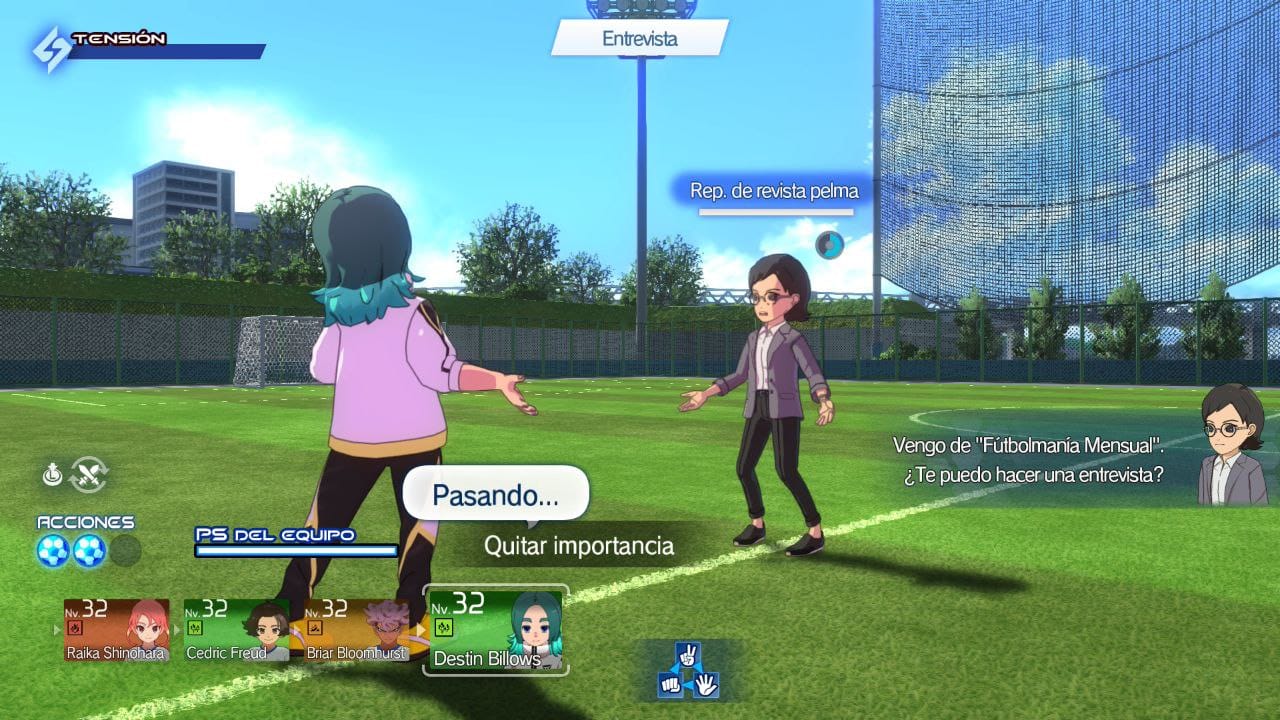Select the "Quitar importancia" dialogue choice
Viewport: 1280px width, 720px height.
click(x=578, y=546)
